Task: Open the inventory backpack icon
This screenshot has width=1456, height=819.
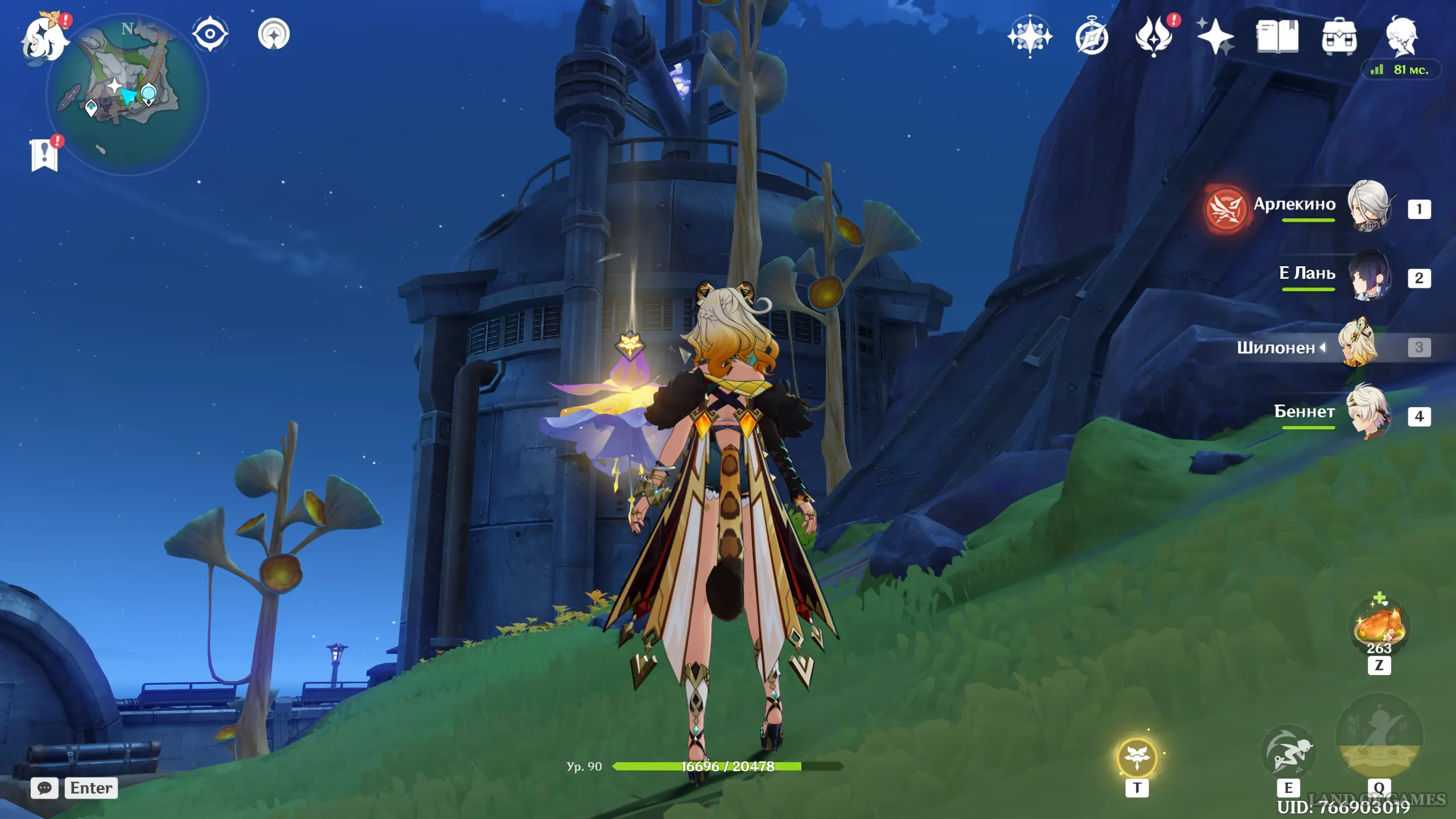Action: pos(1339,38)
